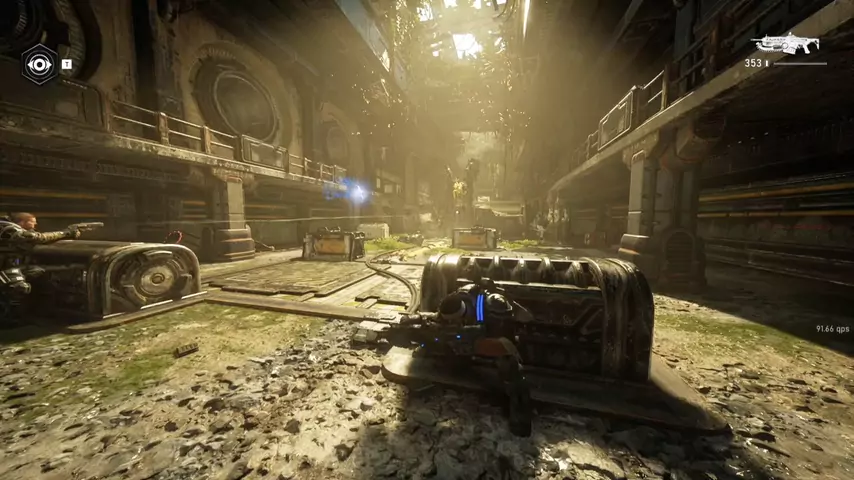Screen dimensions: 854x480
Task: Activate the hexagonal eye scan ability icon
Action: point(39,65)
